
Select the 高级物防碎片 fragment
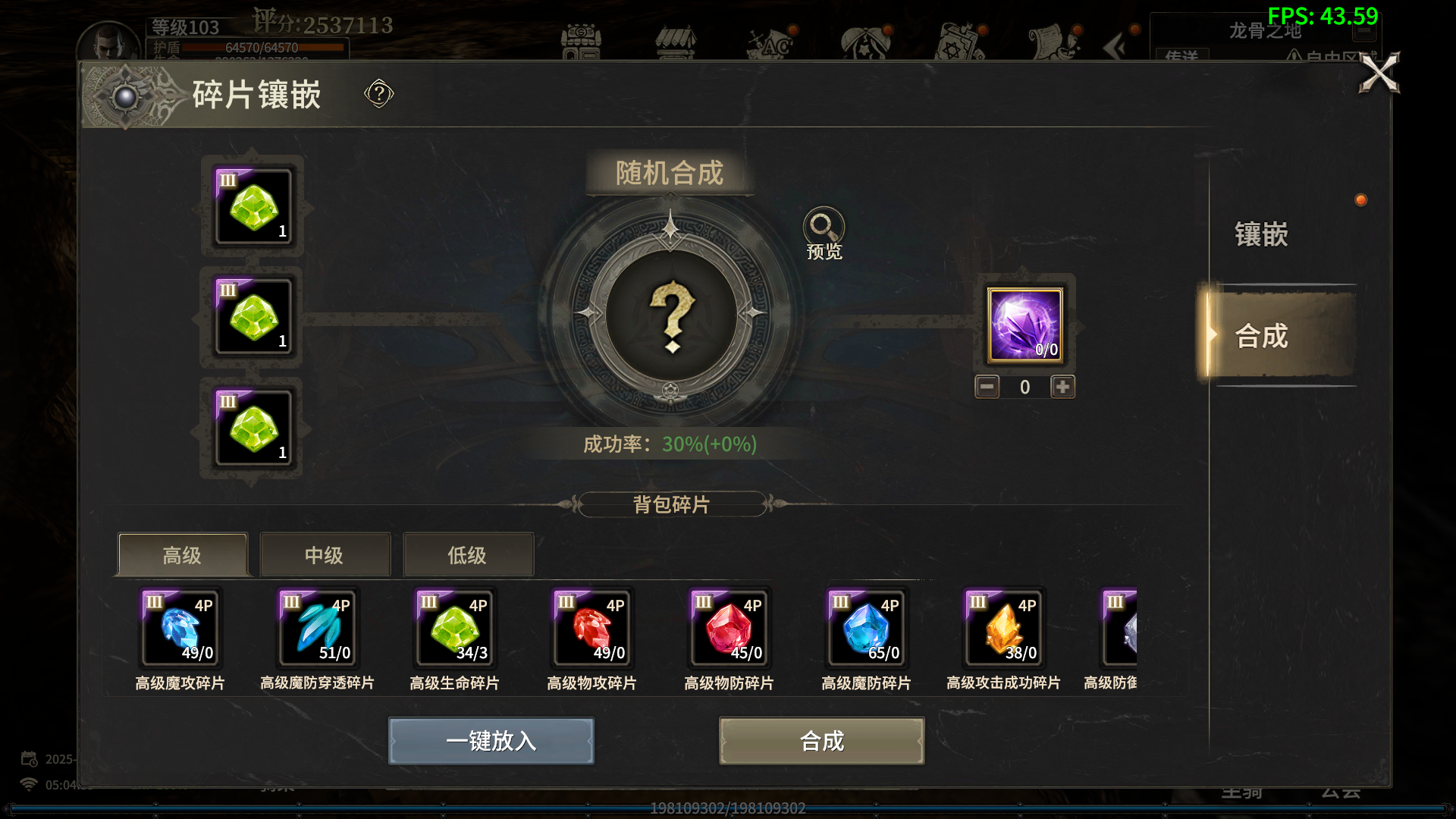click(730, 628)
